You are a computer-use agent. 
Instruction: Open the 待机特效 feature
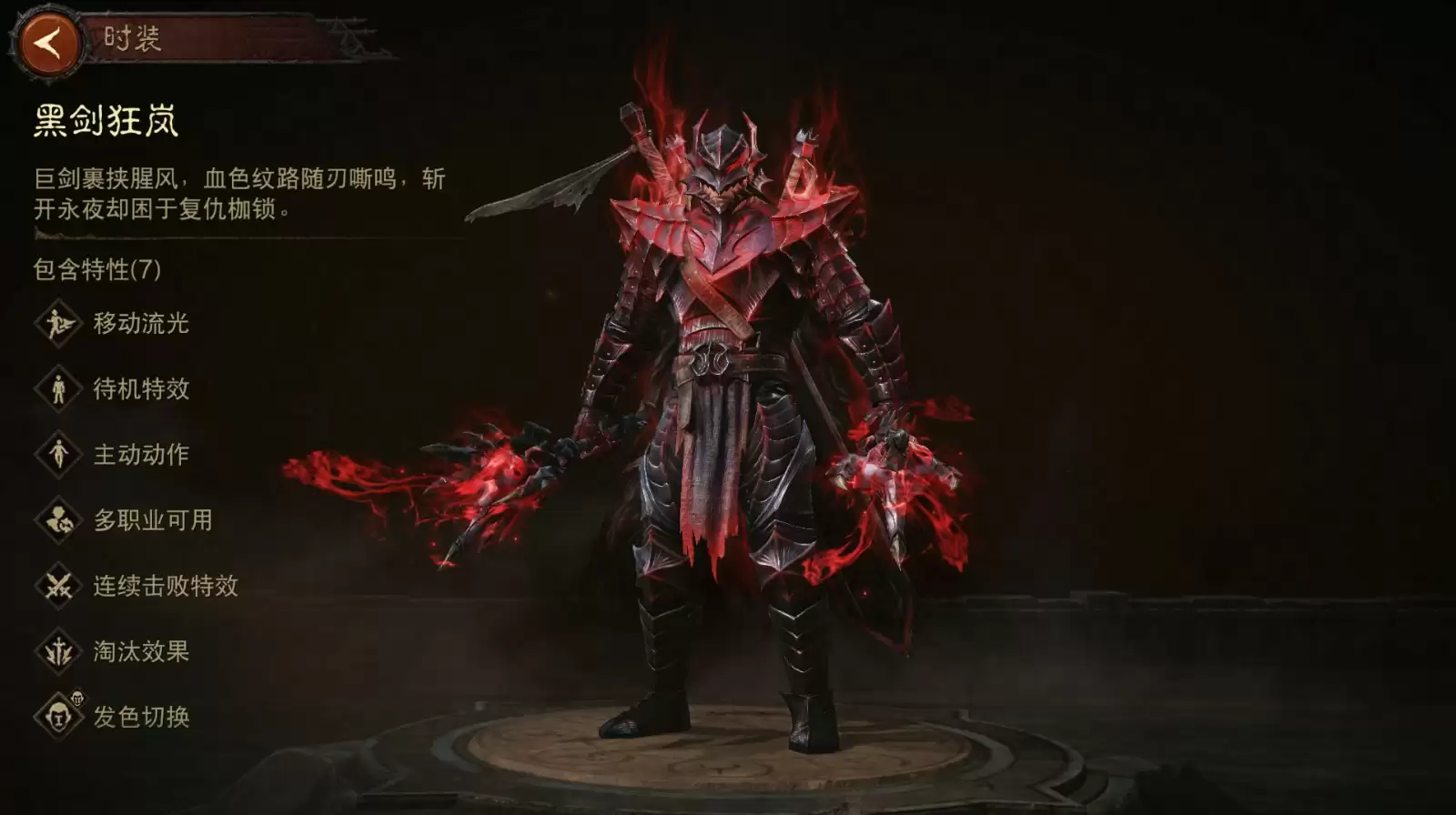(x=113, y=389)
